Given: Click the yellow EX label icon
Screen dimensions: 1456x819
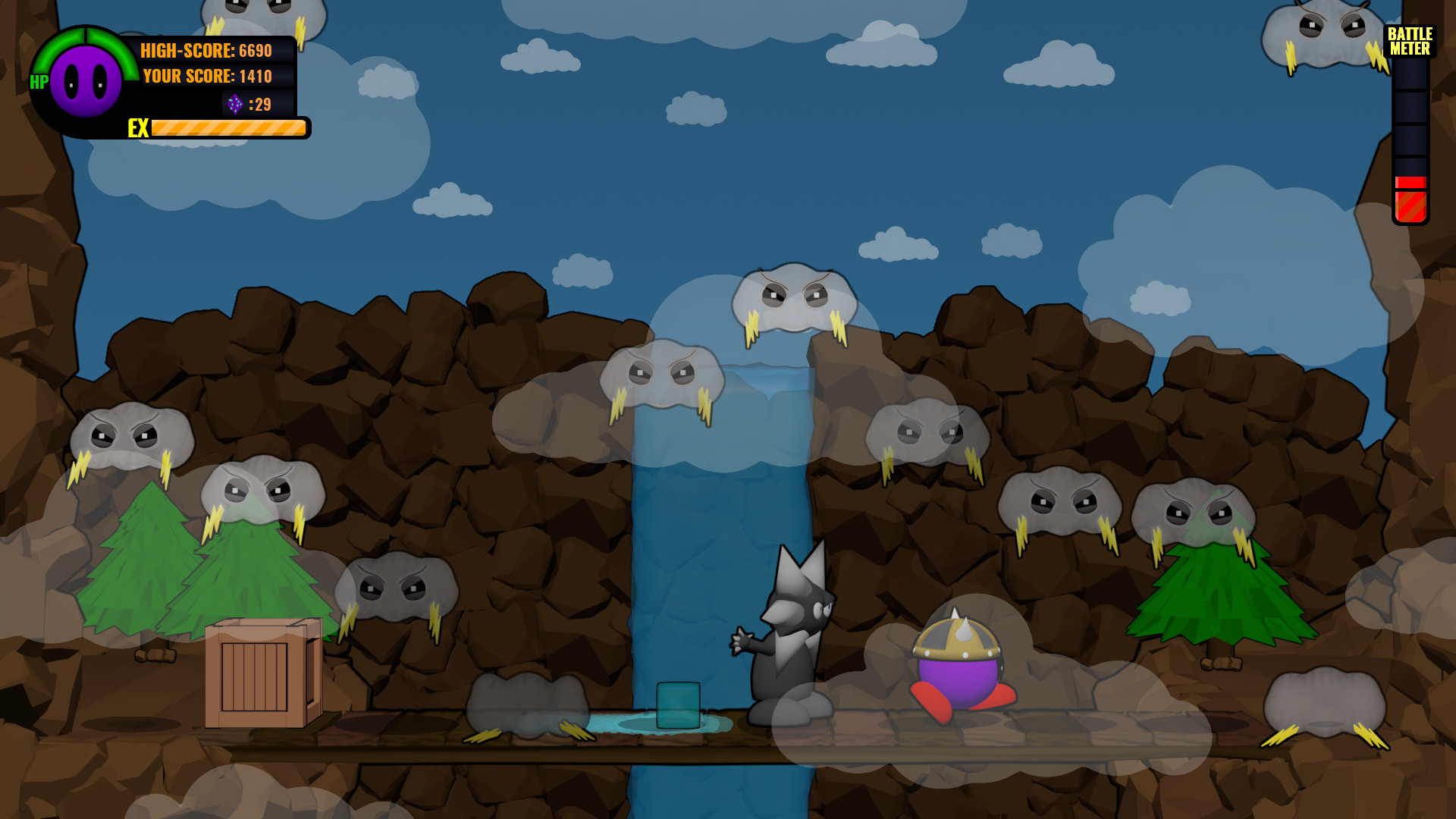Looking at the screenshot, I should (137, 129).
